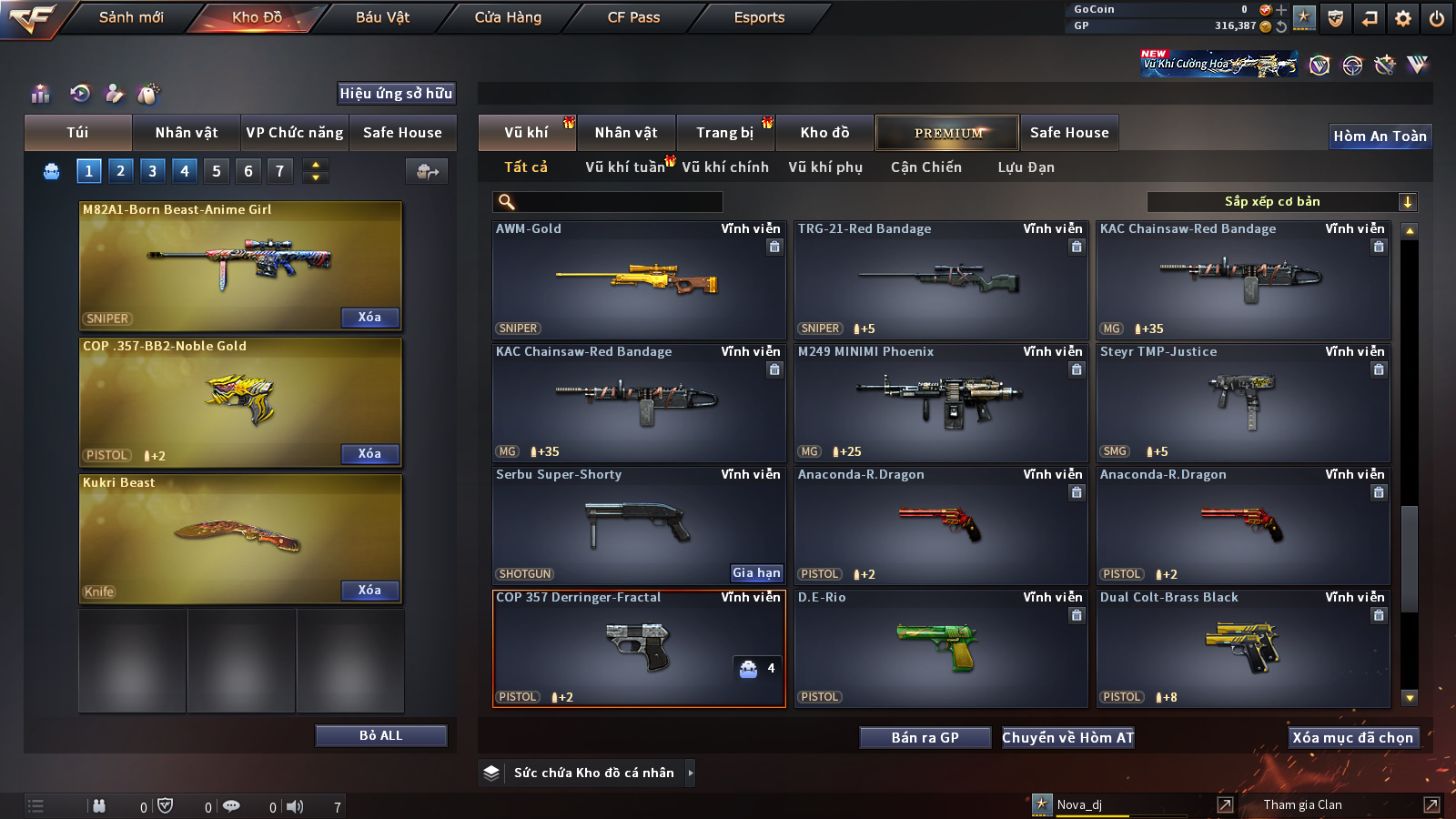Image resolution: width=1456 pixels, height=819 pixels.
Task: Select the AWM-Gold sniper item
Action: [x=638, y=280]
